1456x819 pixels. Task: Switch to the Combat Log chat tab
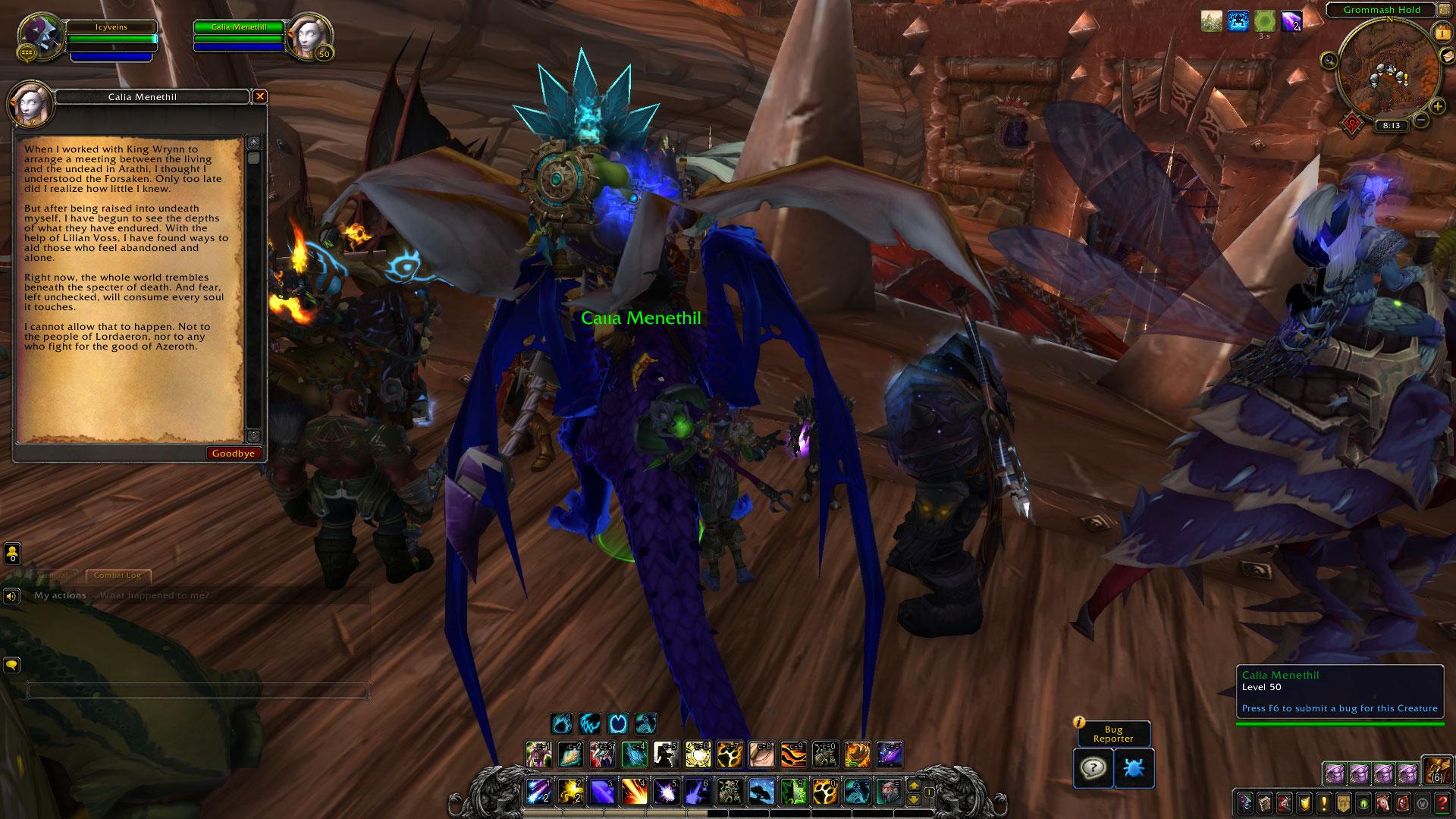118,576
